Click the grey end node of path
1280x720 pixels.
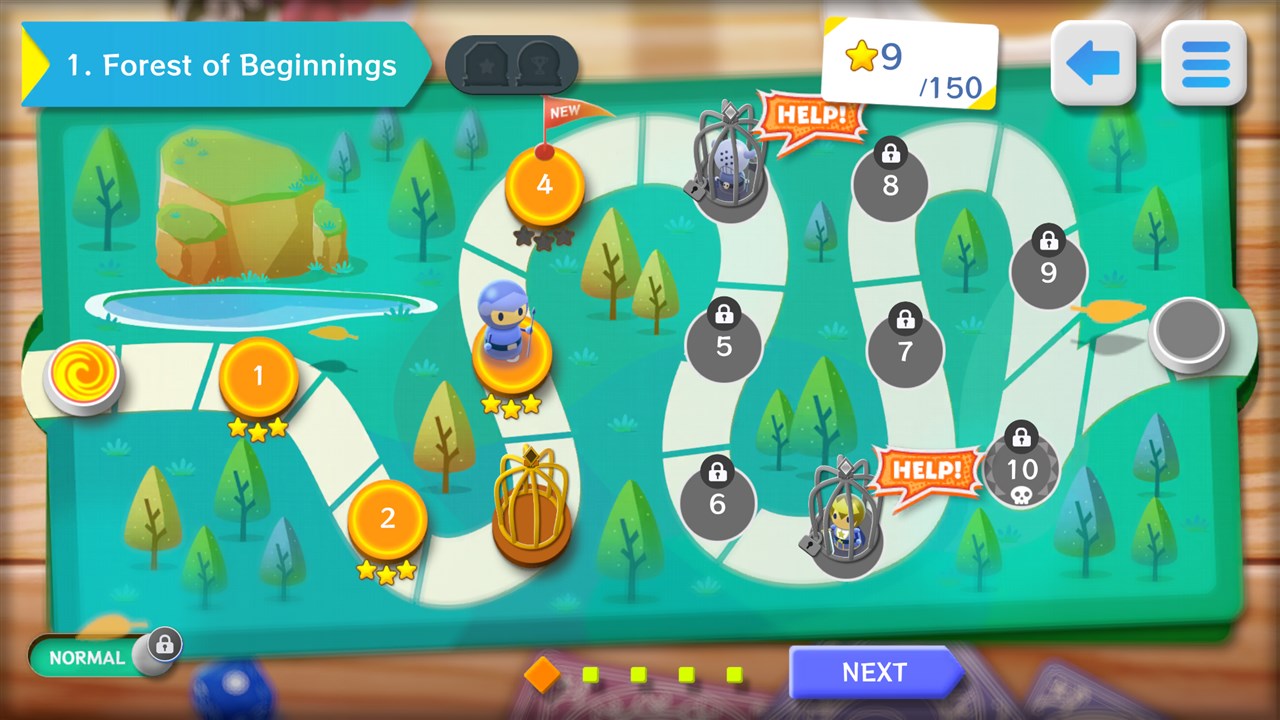(x=1189, y=331)
